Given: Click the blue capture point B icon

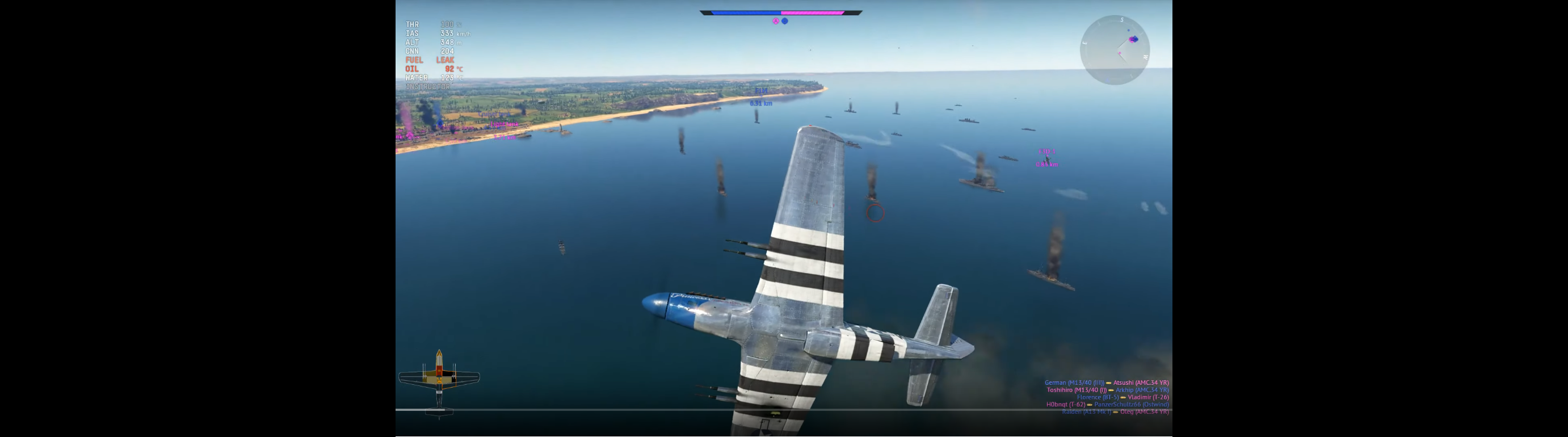Looking at the screenshot, I should [x=785, y=22].
